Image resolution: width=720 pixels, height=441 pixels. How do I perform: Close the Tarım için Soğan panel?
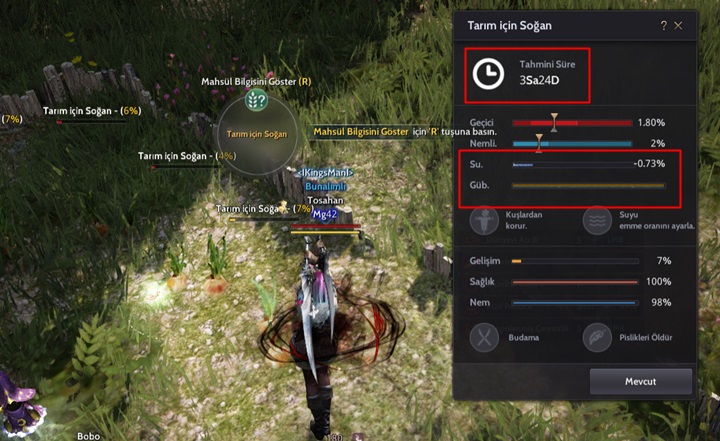coord(679,25)
